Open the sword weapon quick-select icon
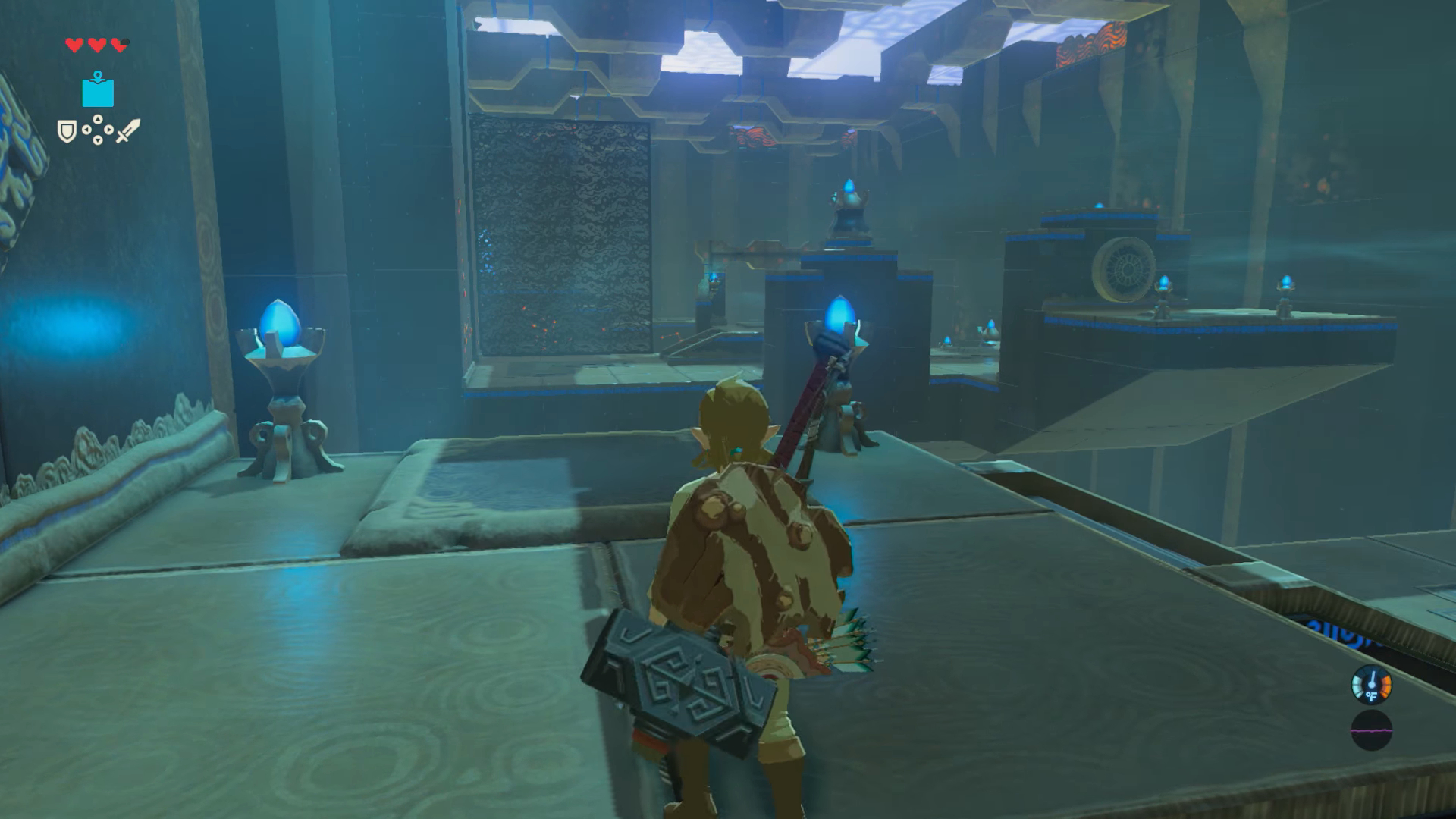 tap(127, 131)
